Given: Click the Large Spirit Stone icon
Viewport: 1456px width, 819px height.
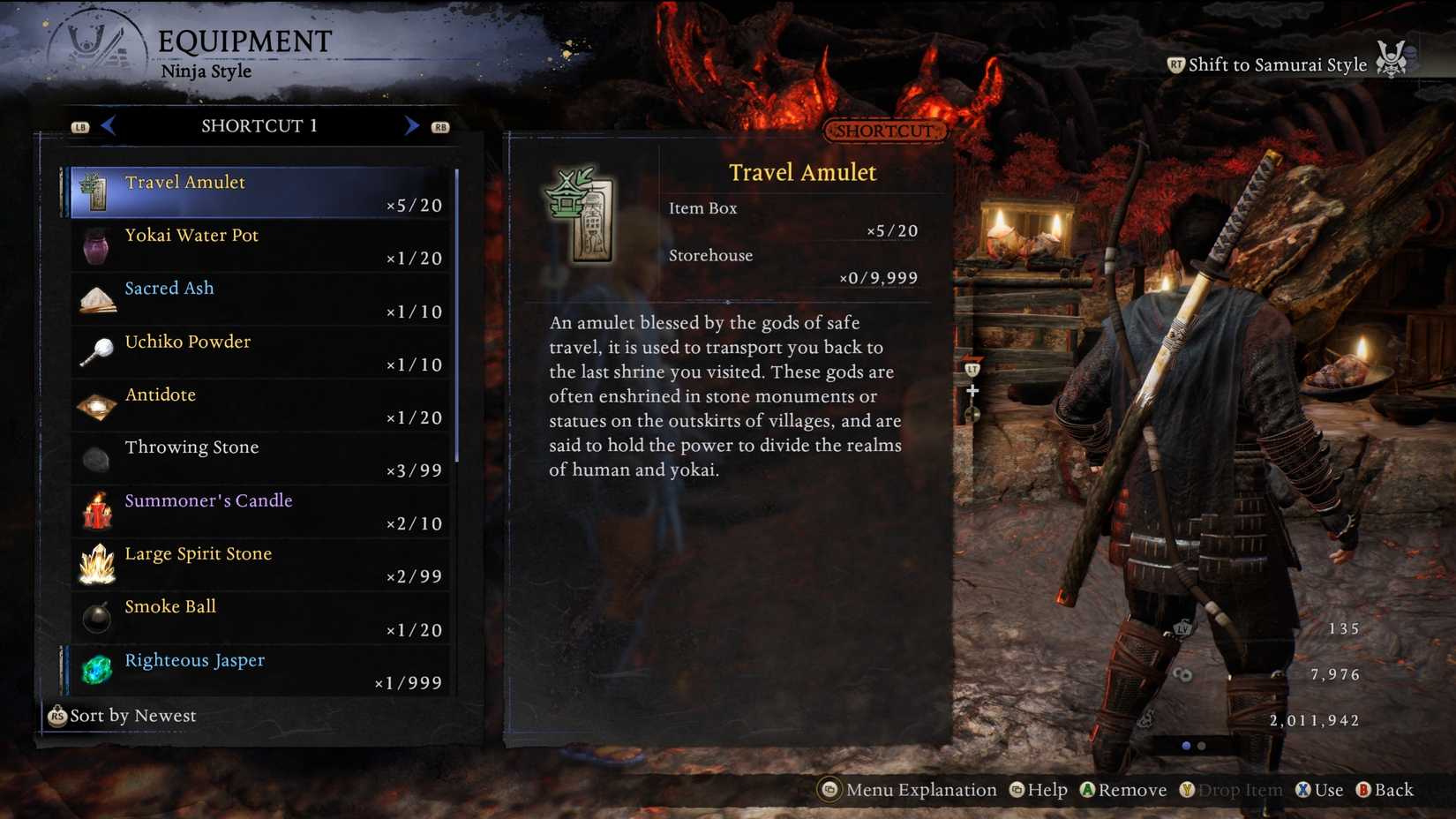Looking at the screenshot, I should pos(95,563).
